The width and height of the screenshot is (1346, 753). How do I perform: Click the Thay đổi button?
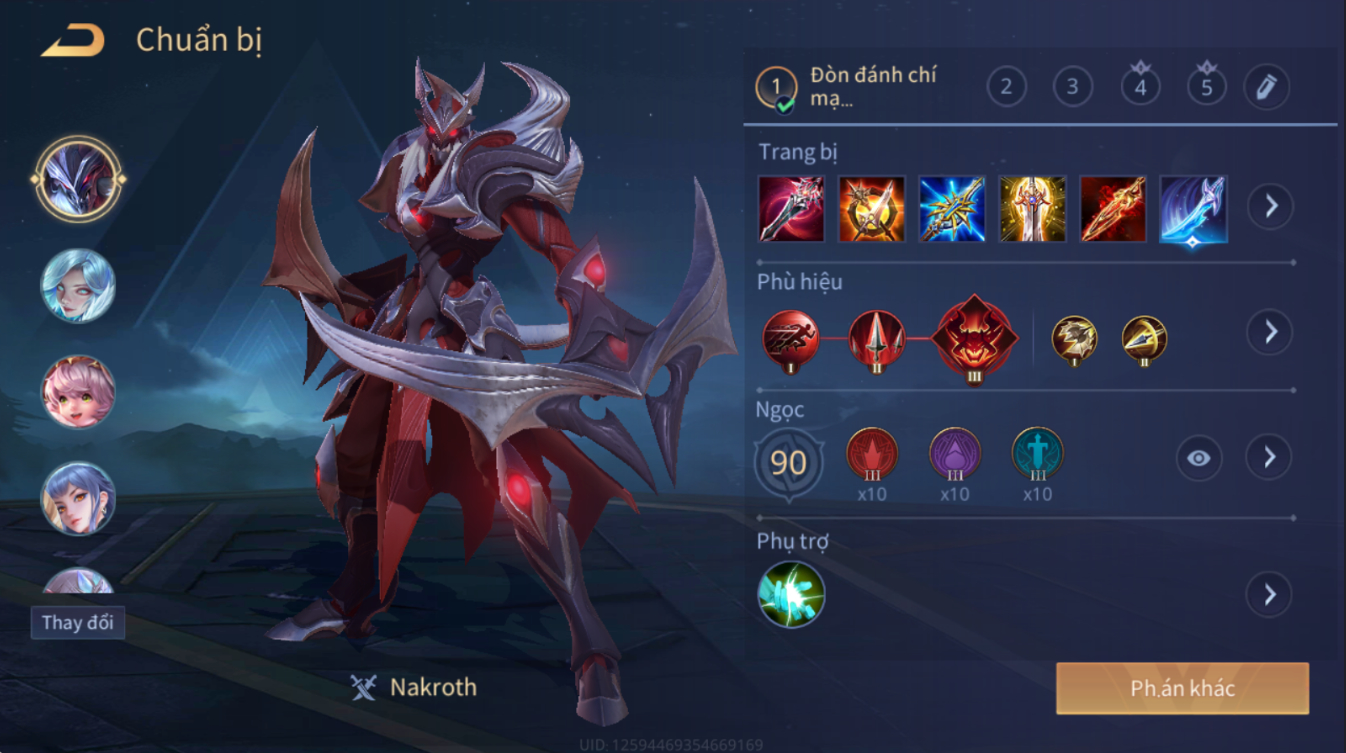point(77,622)
